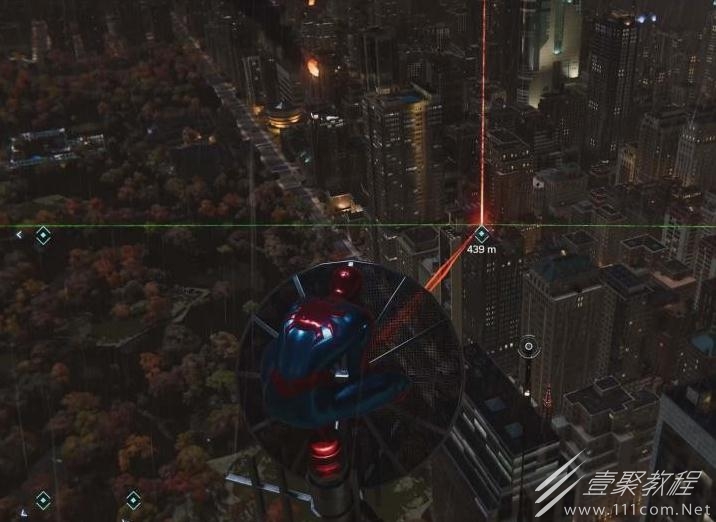Select the circular target reticle marker
Viewport: 716px width, 522px height.
(x=528, y=347)
